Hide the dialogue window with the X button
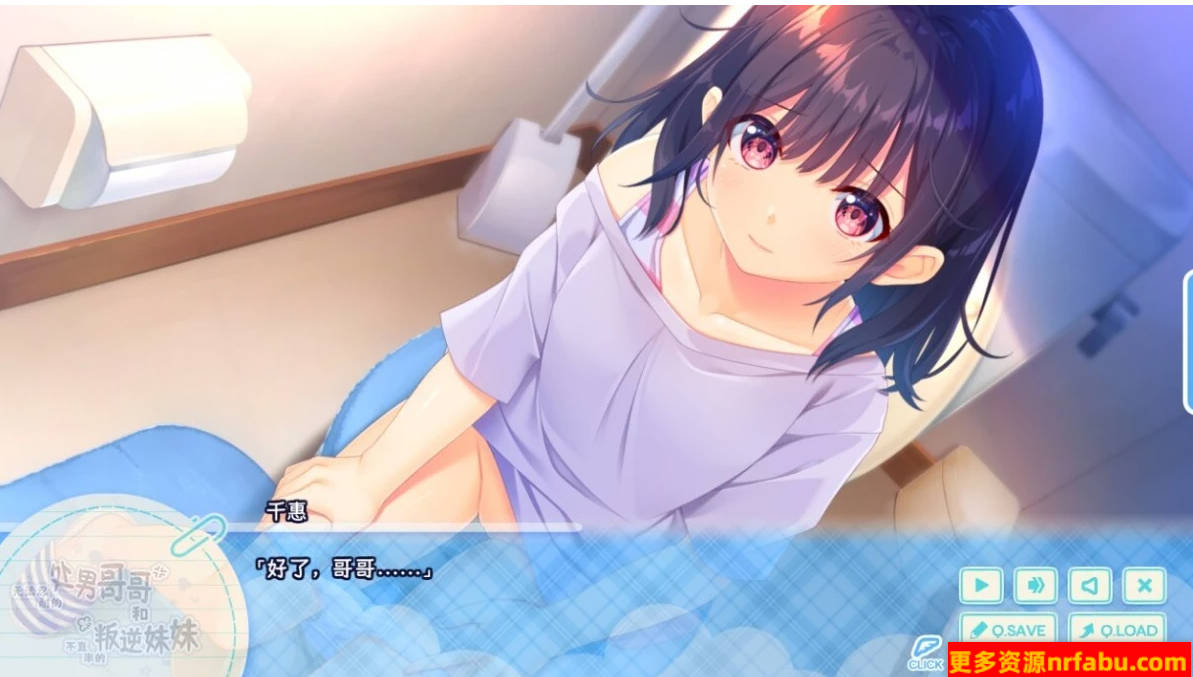Screen dimensions: 1193x677 point(1143,585)
